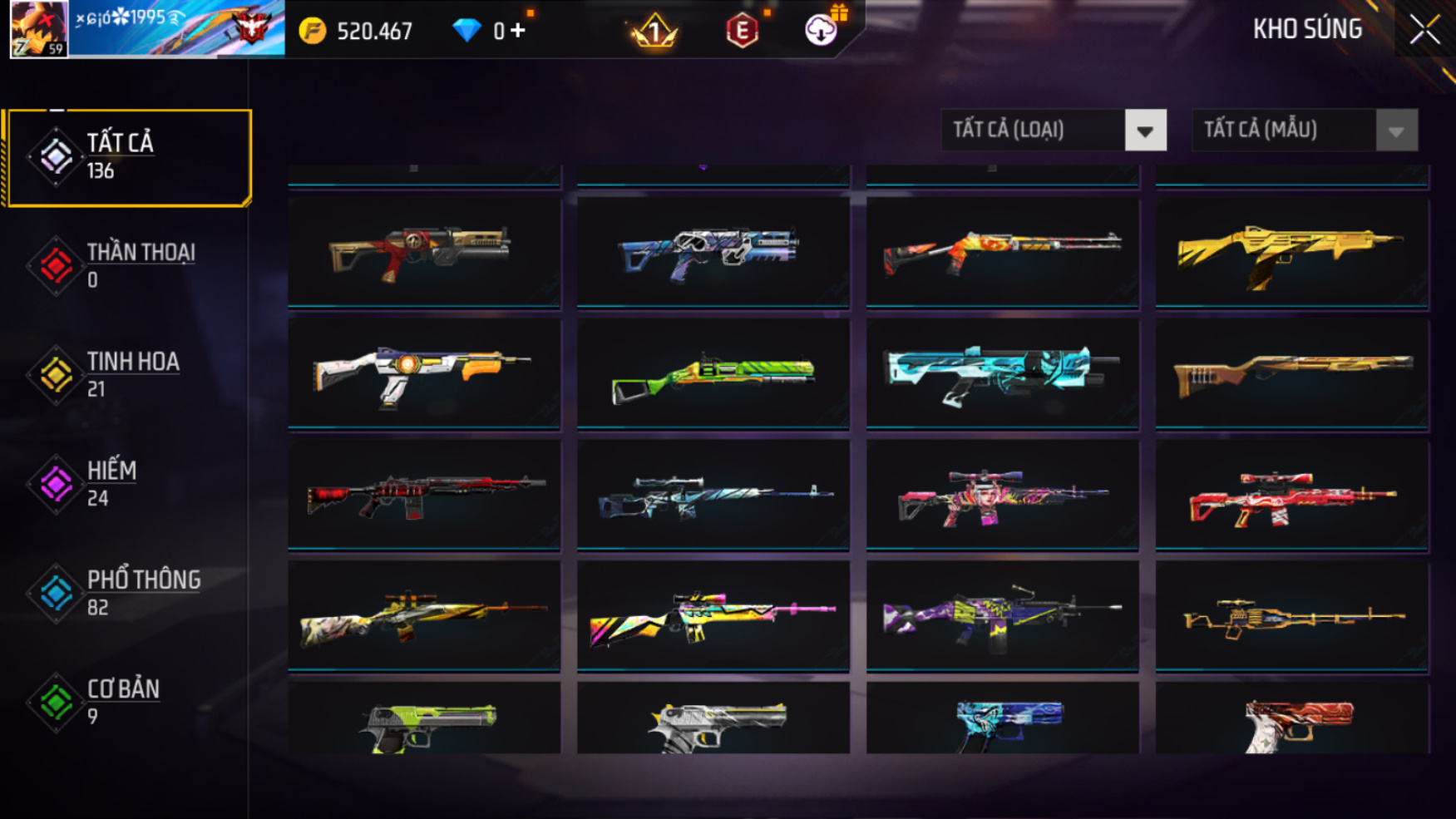The height and width of the screenshot is (819, 1456).
Task: Pick the green and orange shotgun skin
Action: (713, 374)
